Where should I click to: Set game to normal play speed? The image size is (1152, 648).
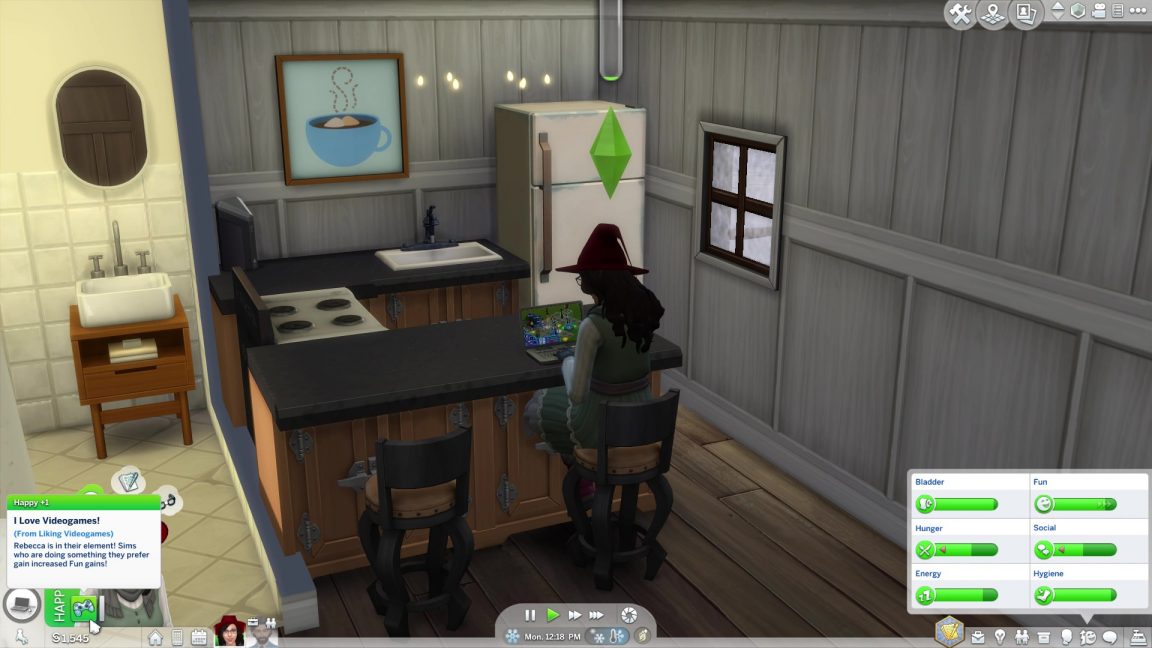tap(553, 615)
